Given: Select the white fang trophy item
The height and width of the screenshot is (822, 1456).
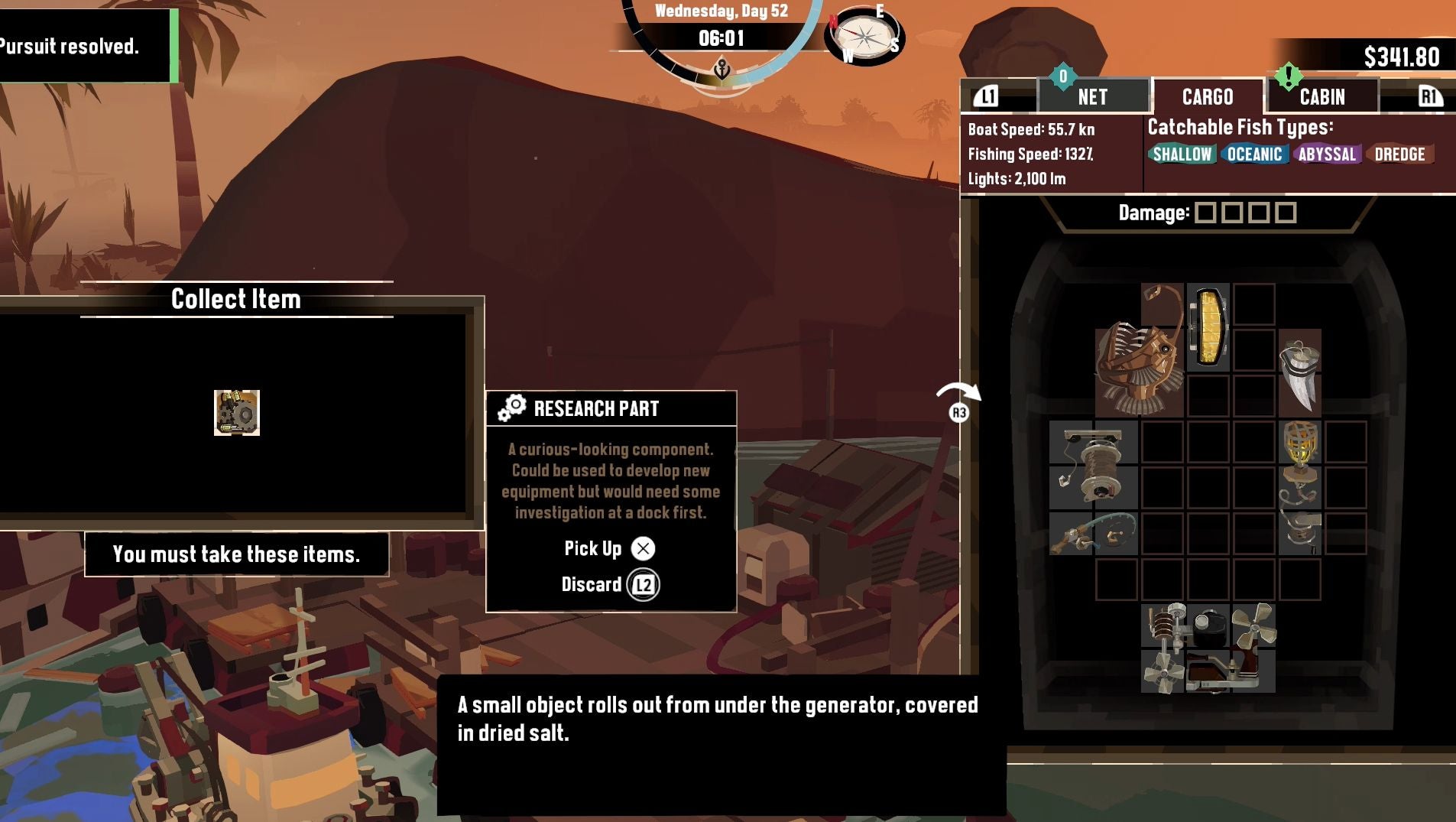Looking at the screenshot, I should [x=1299, y=373].
